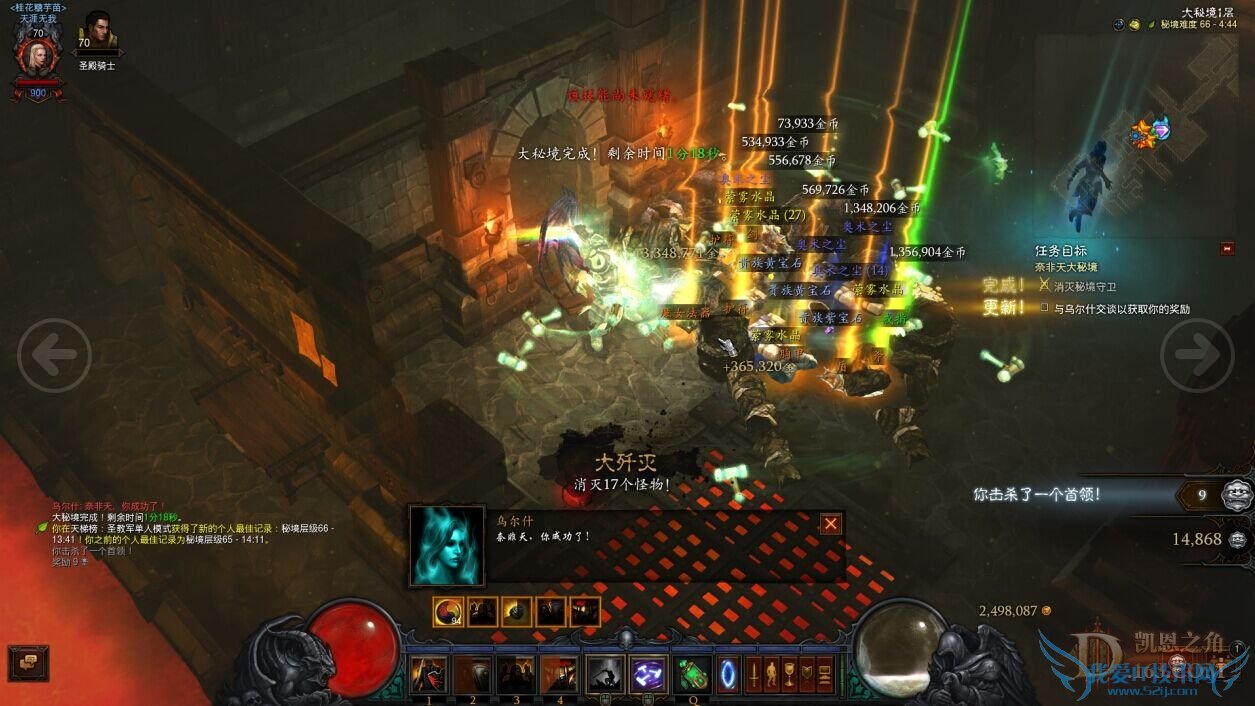Collapse the quest objectives tracker
The image size is (1255, 706).
1228,249
